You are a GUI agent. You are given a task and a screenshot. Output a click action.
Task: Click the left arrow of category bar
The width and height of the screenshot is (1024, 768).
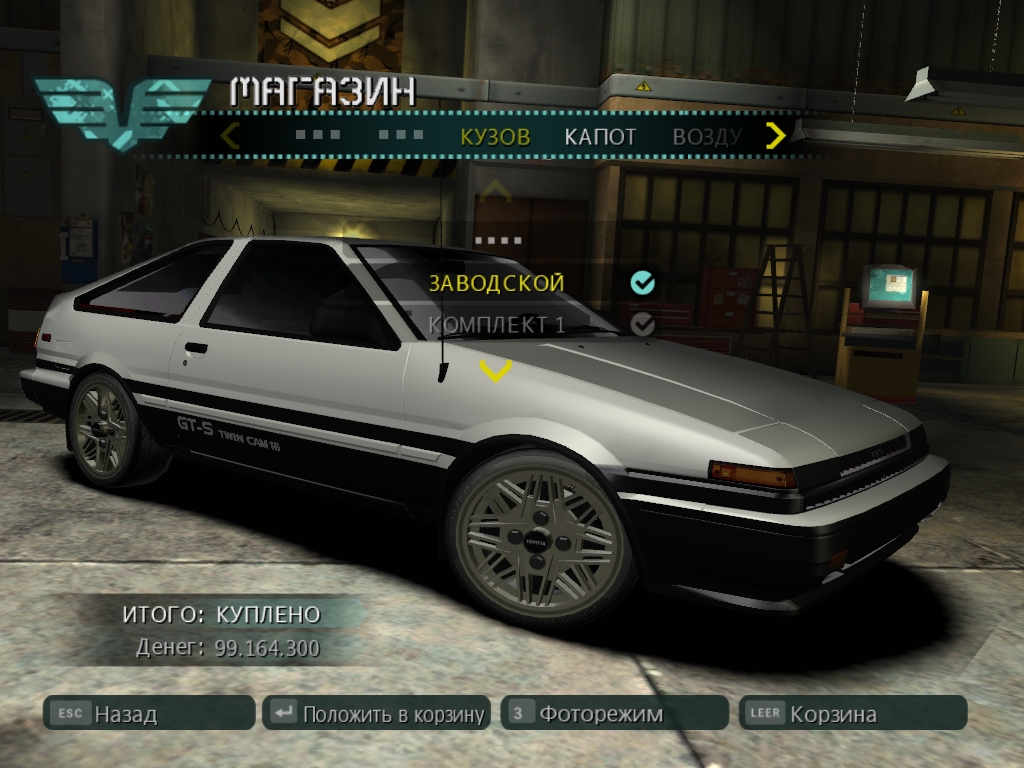click(230, 135)
